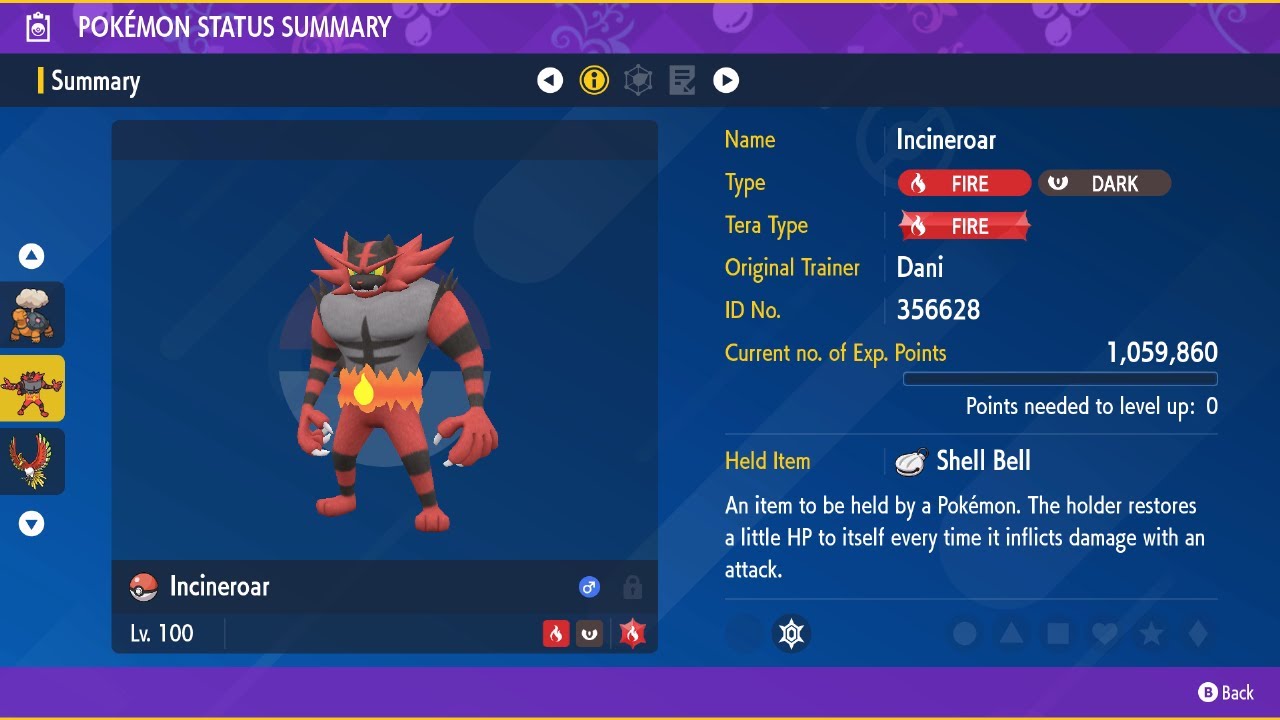Open the moves page icon in the toolbar
Viewport: 1280px width, 720px height.
tap(682, 80)
